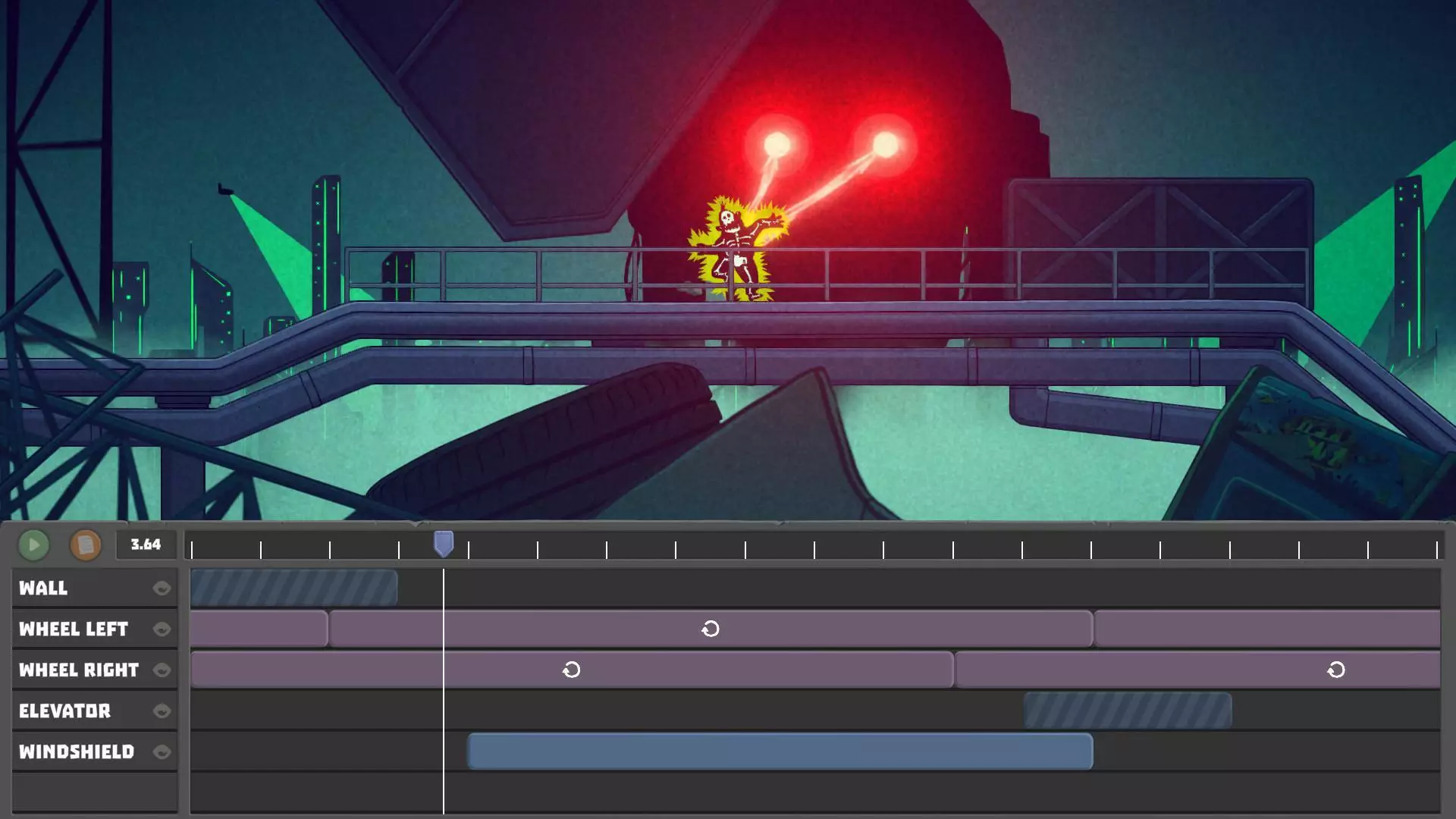Image resolution: width=1456 pixels, height=819 pixels.
Task: Toggle visibility of the WALL track
Action: click(163, 587)
